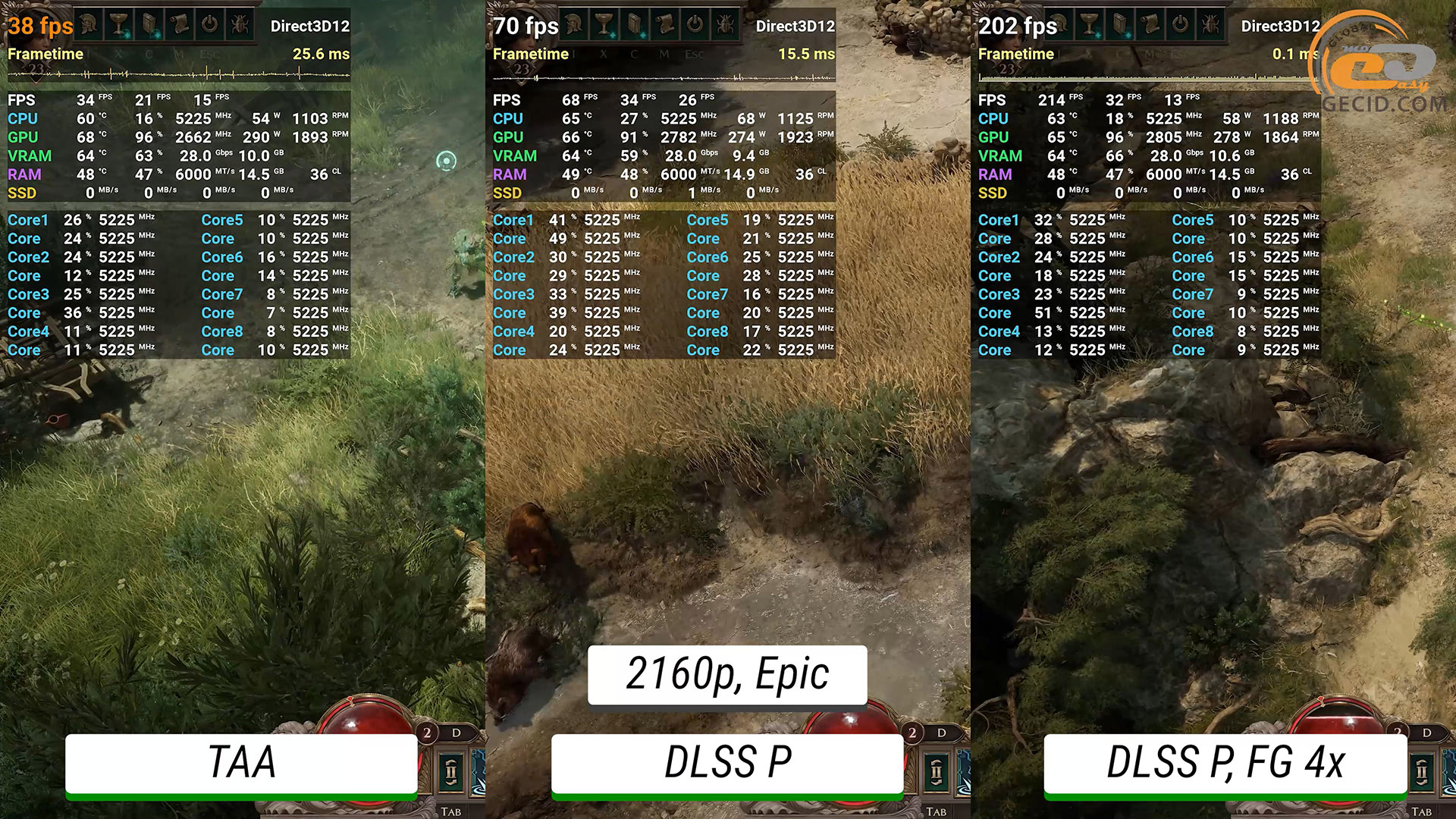This screenshot has width=1456, height=819.
Task: Open the chalice icon in the 70 fps panel
Action: 604,25
